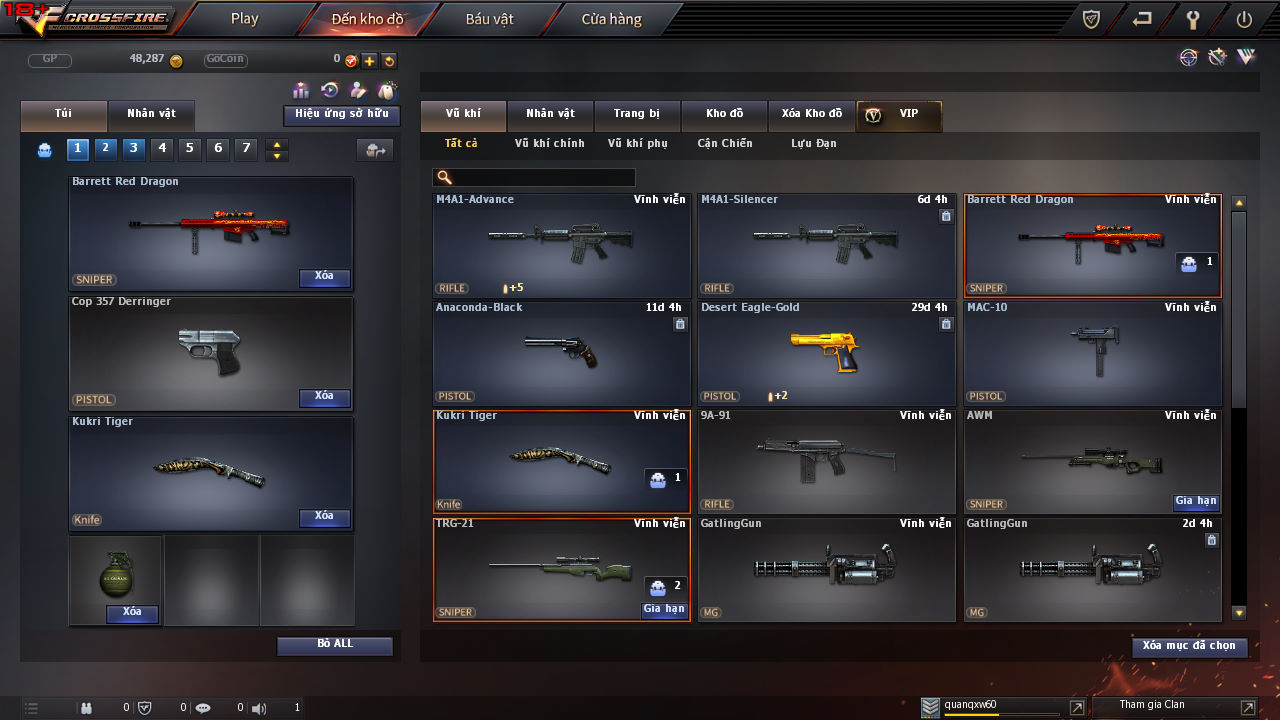Click the power exit icon

coord(1244,19)
